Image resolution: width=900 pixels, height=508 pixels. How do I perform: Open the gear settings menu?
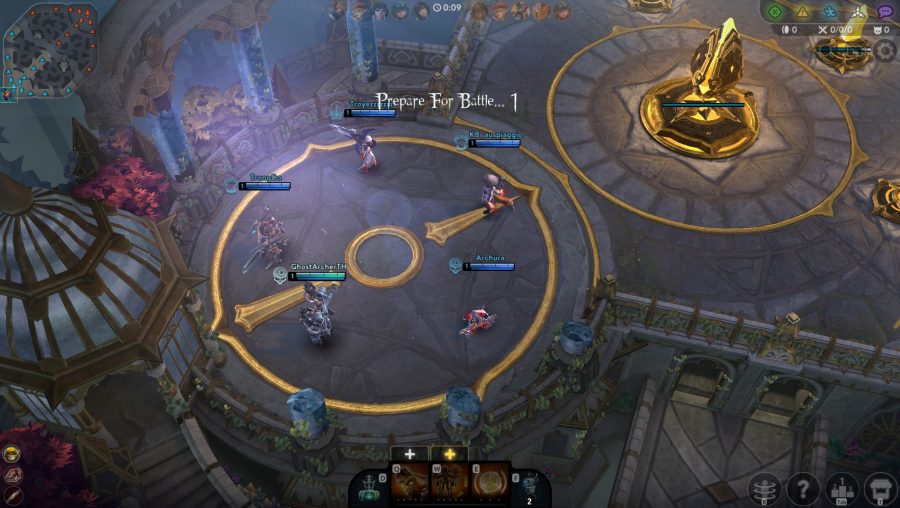tap(885, 50)
